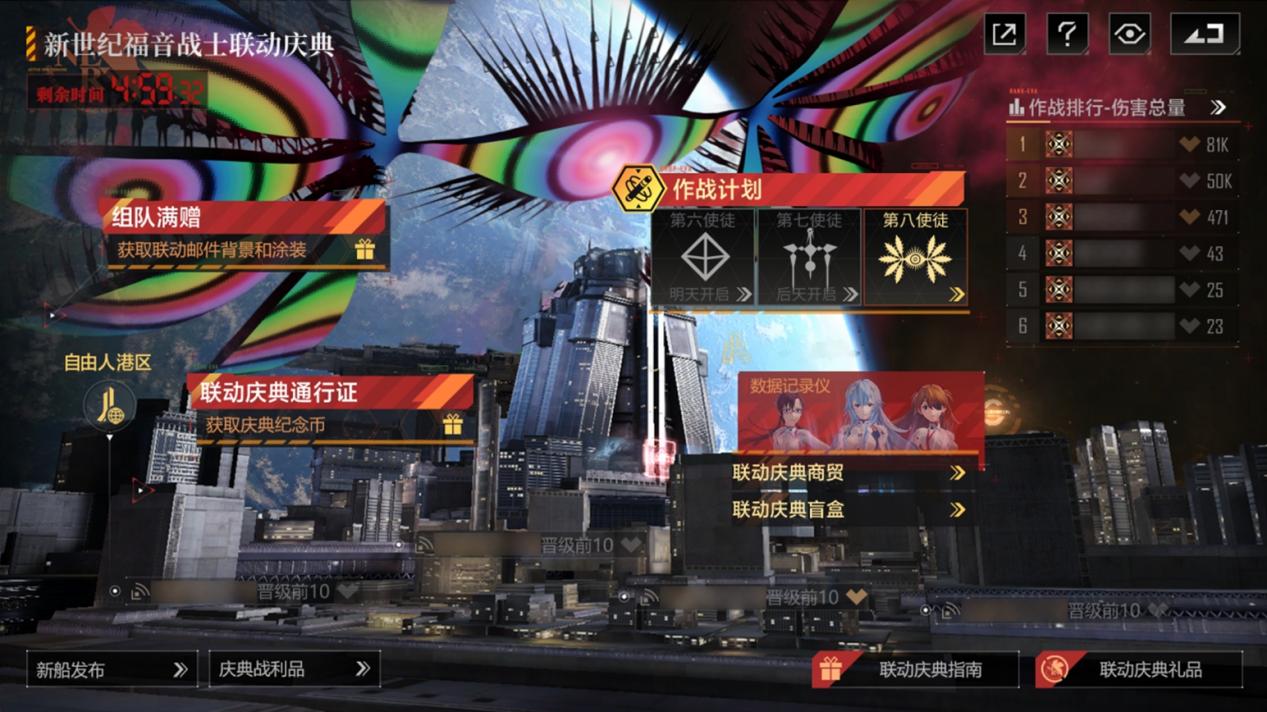Click the 自由人港区 map marker icon
1267x712 pixels.
pos(109,406)
